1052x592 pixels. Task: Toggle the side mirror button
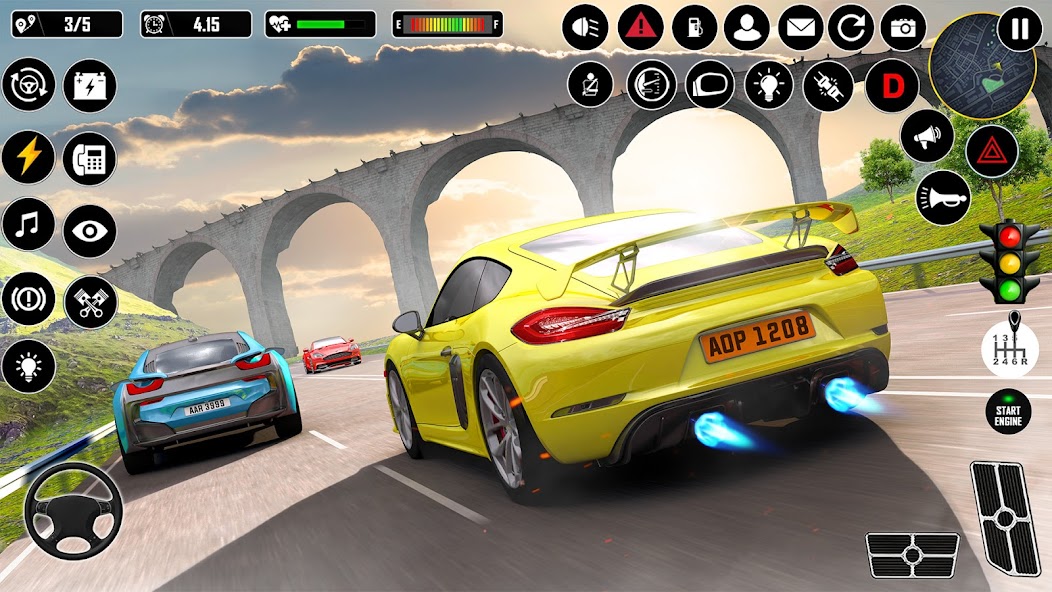tap(710, 84)
